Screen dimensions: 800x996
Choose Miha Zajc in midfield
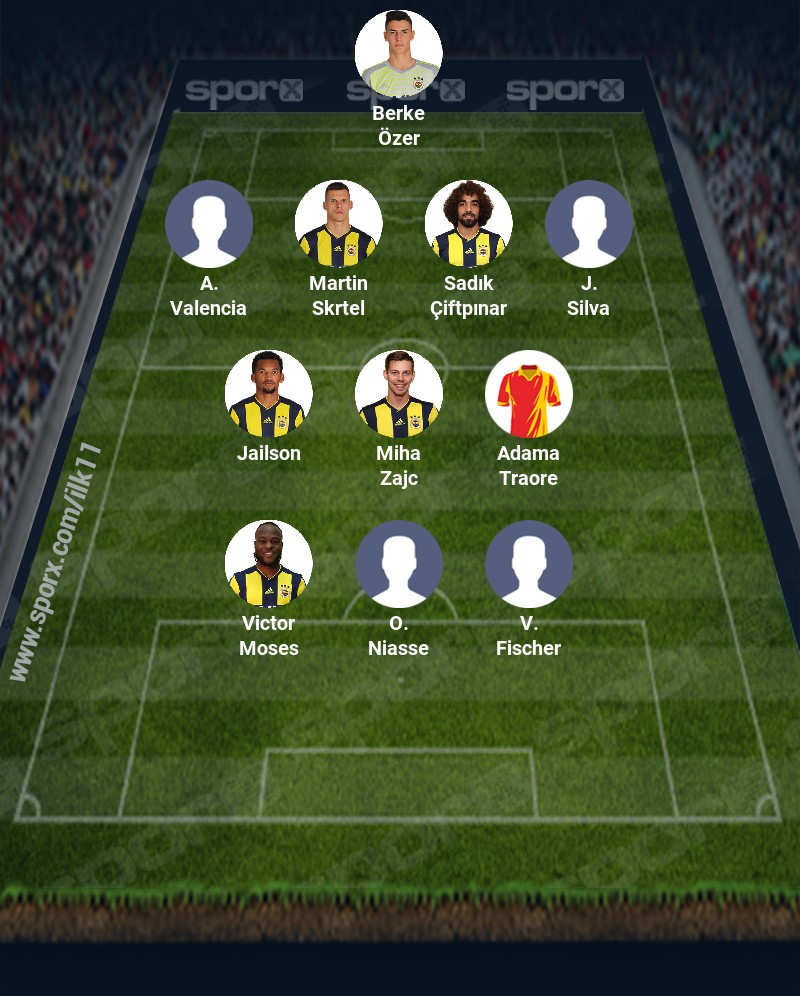point(398,394)
